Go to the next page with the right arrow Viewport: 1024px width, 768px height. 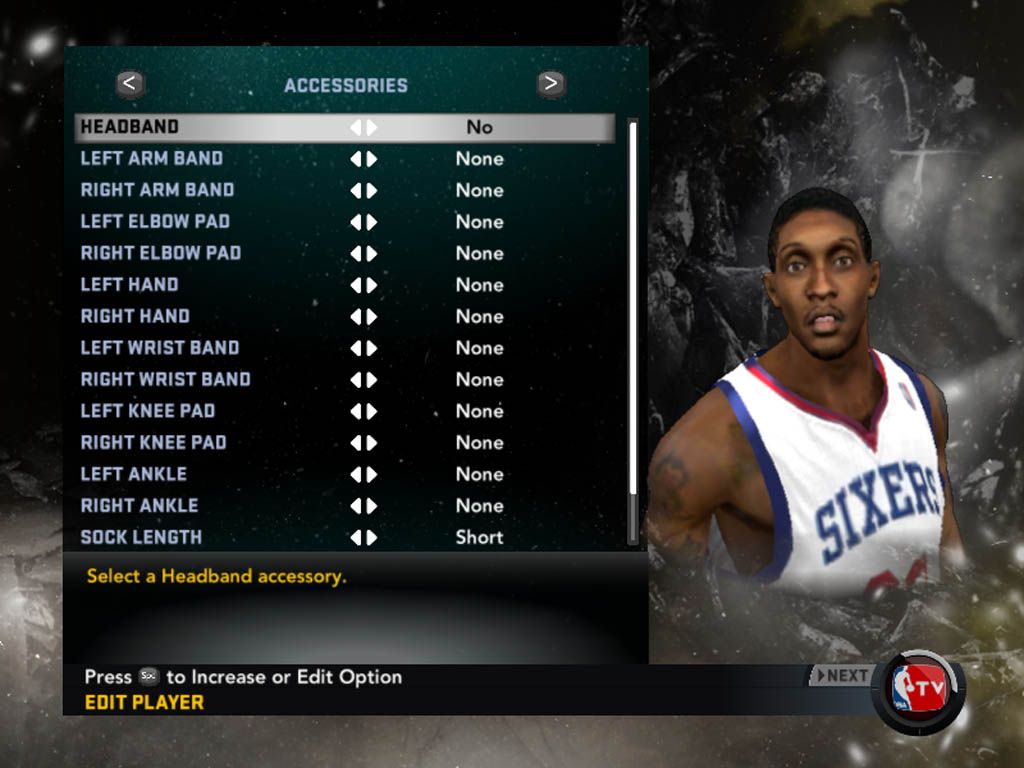click(550, 84)
